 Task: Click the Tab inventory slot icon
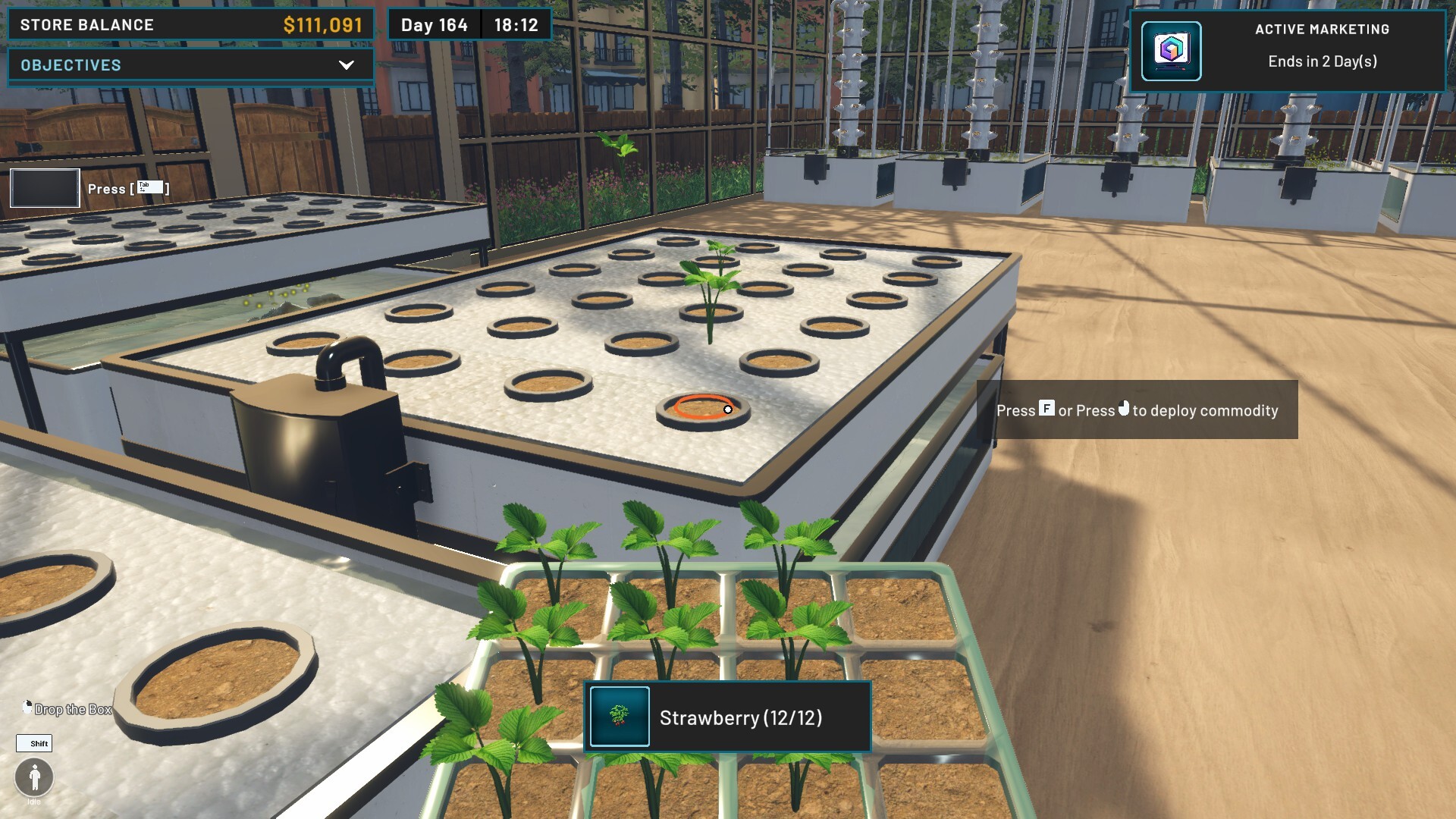click(44, 187)
